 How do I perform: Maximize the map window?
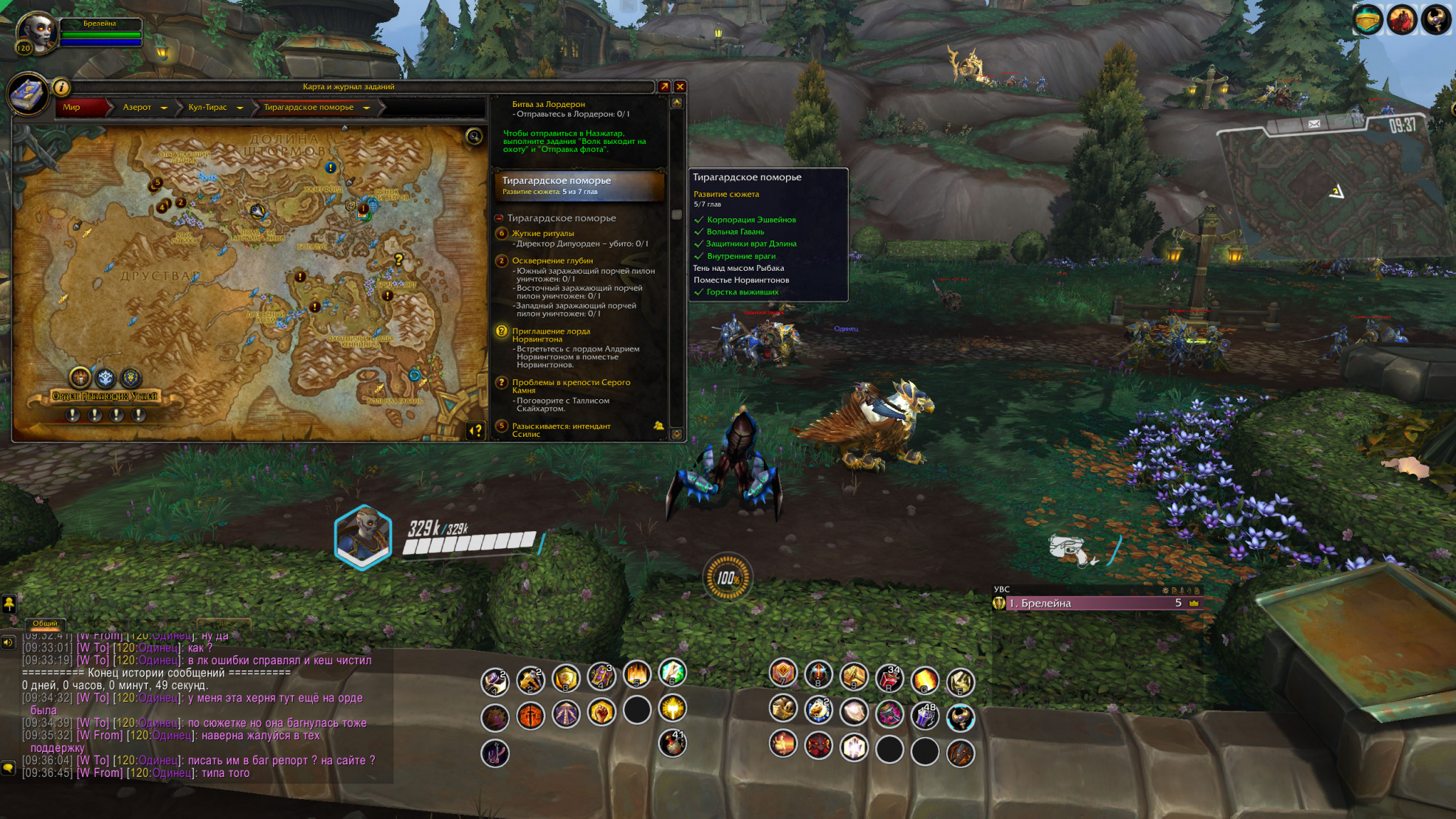click(x=664, y=87)
